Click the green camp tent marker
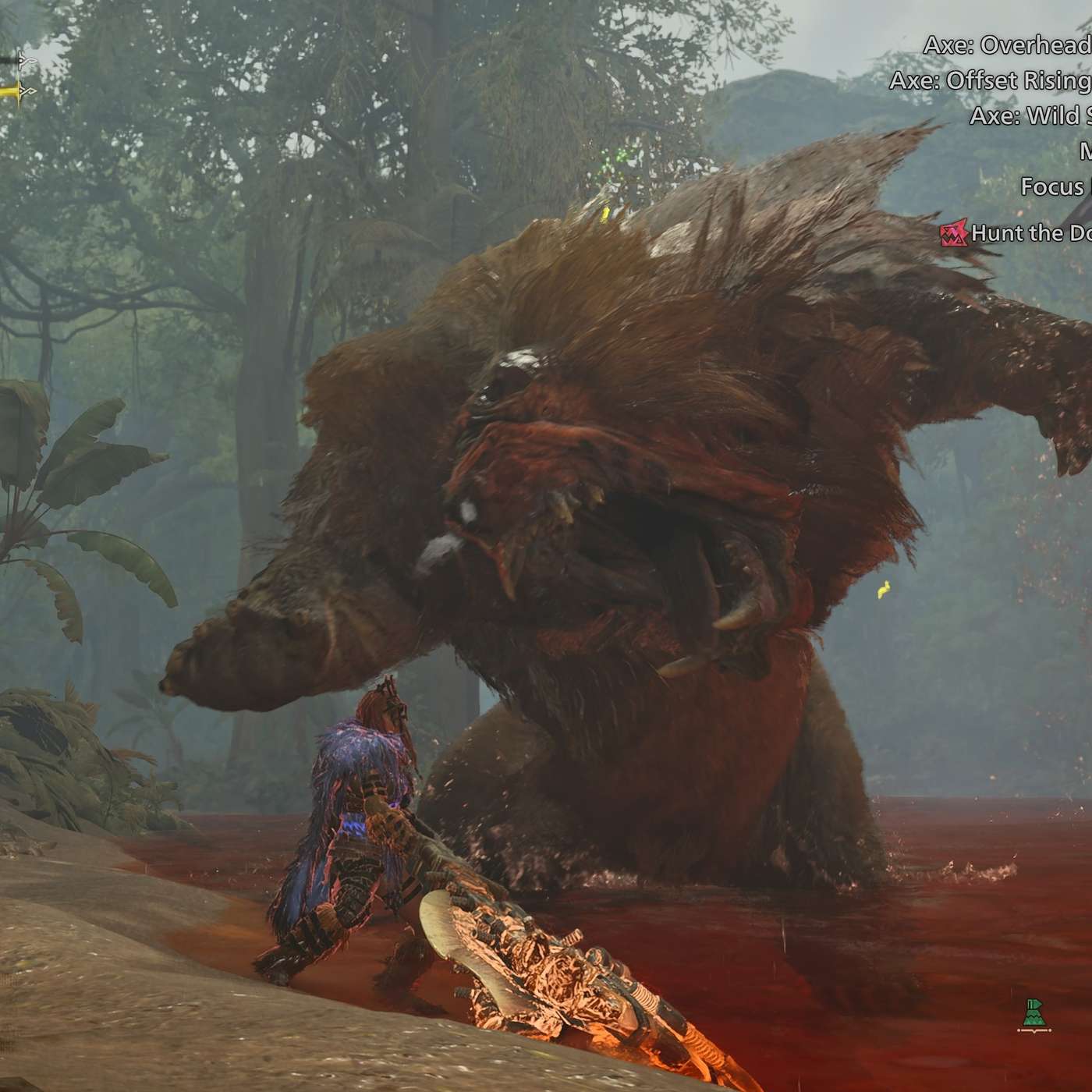The height and width of the screenshot is (1092, 1092). (x=1034, y=1016)
